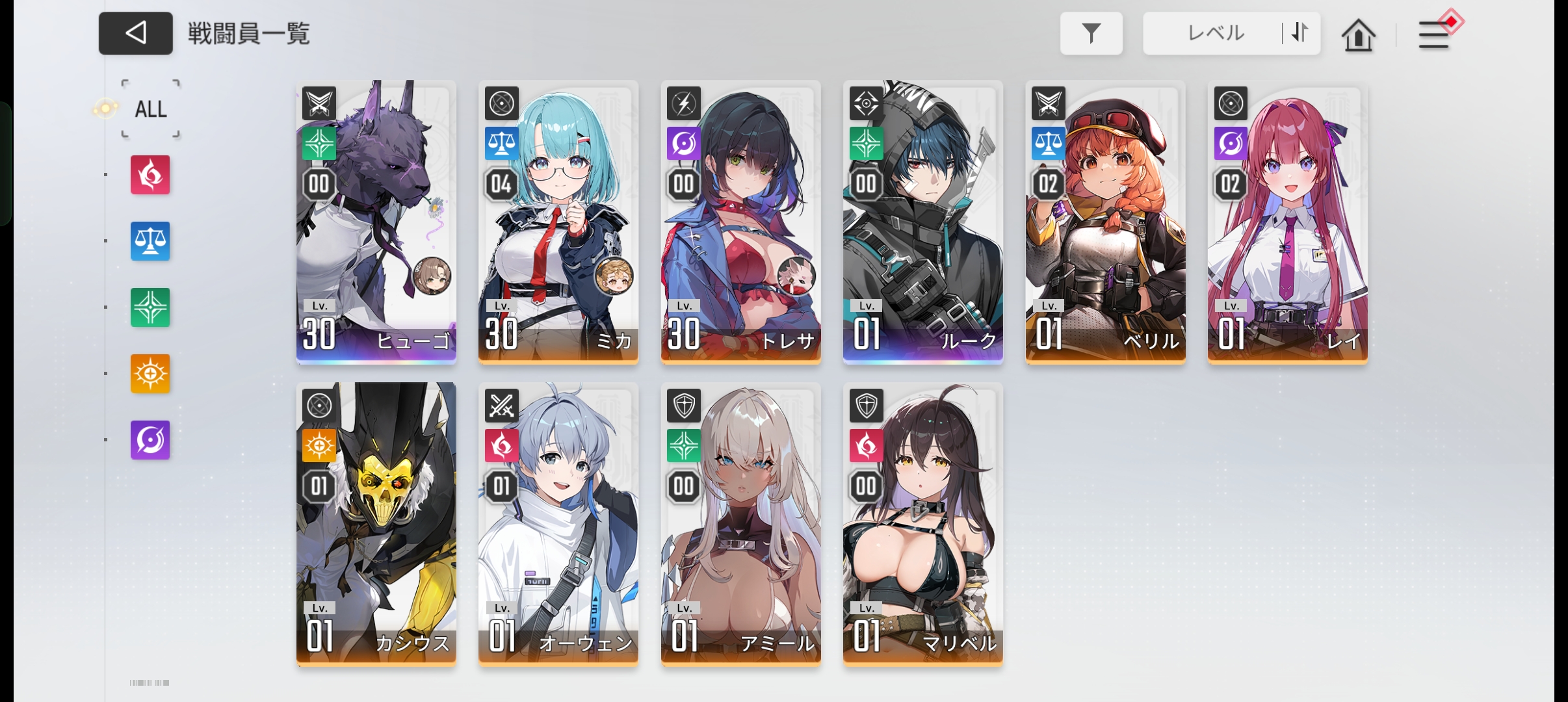Image resolution: width=1568 pixels, height=702 pixels.
Task: Return to home with house icon
Action: (x=1358, y=34)
